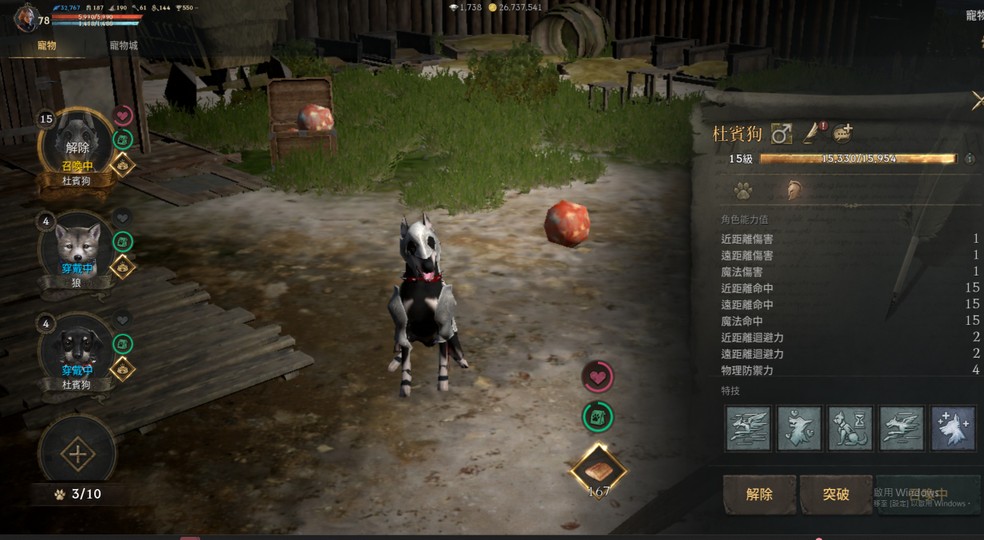Close the pet details panel
The height and width of the screenshot is (540, 984).
(977, 100)
